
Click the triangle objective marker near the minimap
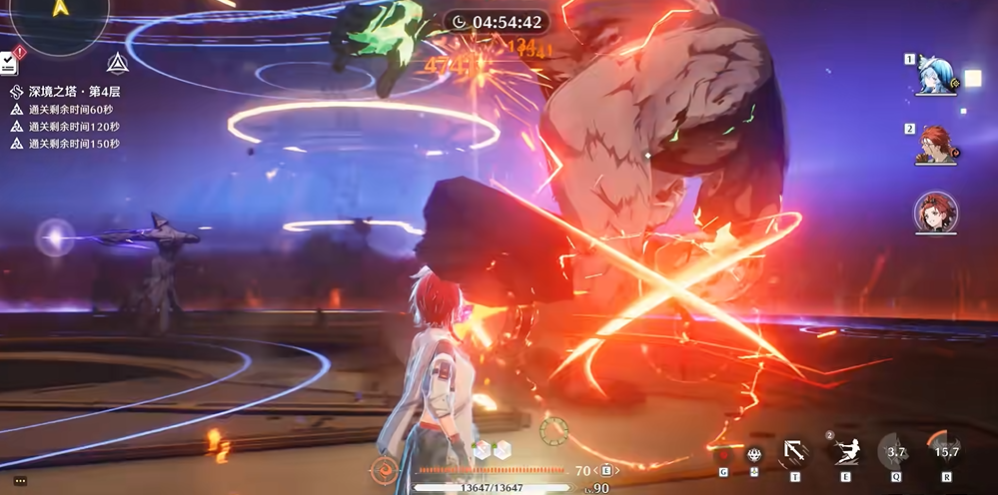[x=118, y=63]
